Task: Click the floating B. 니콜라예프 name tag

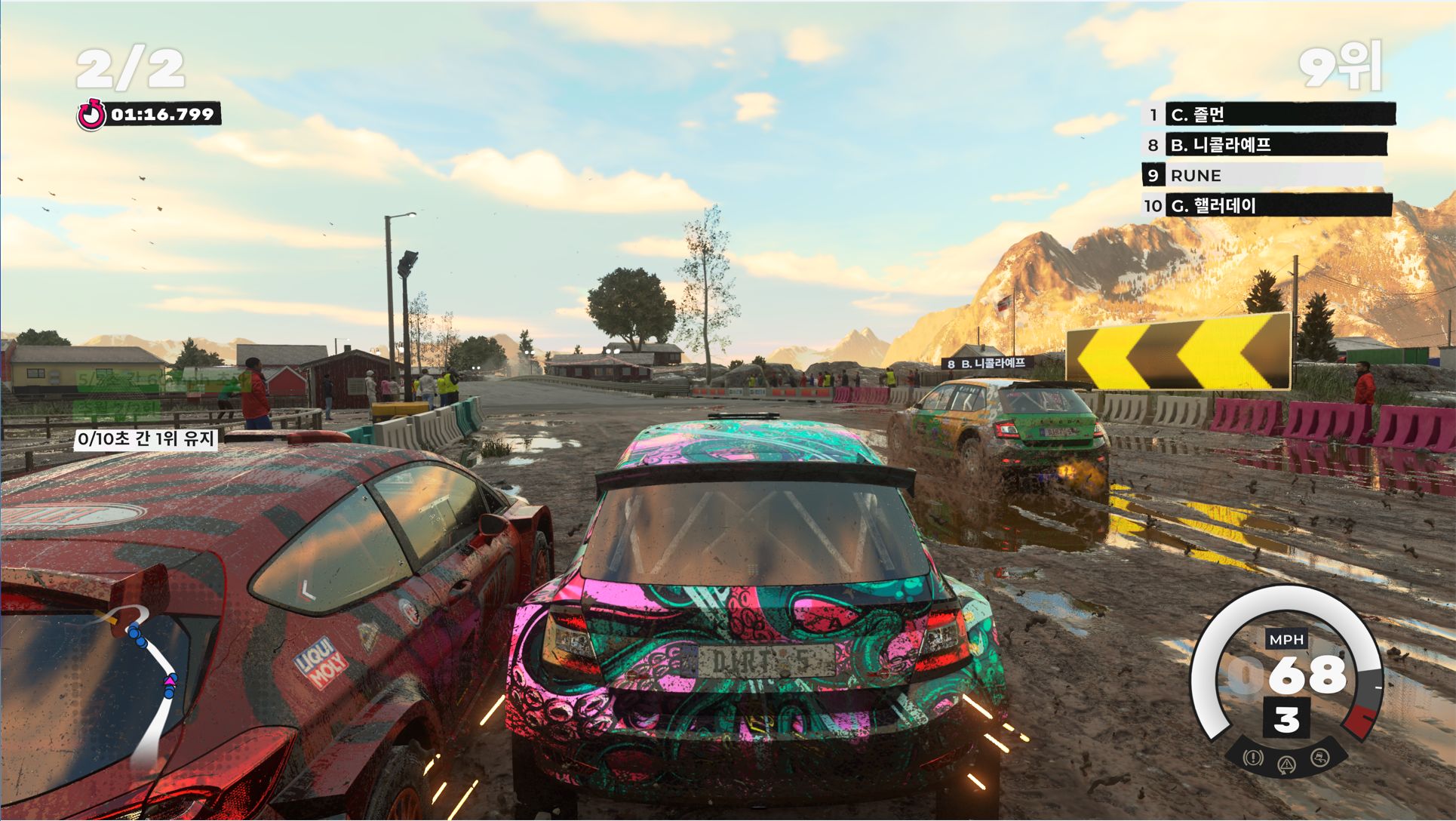Action: (987, 364)
